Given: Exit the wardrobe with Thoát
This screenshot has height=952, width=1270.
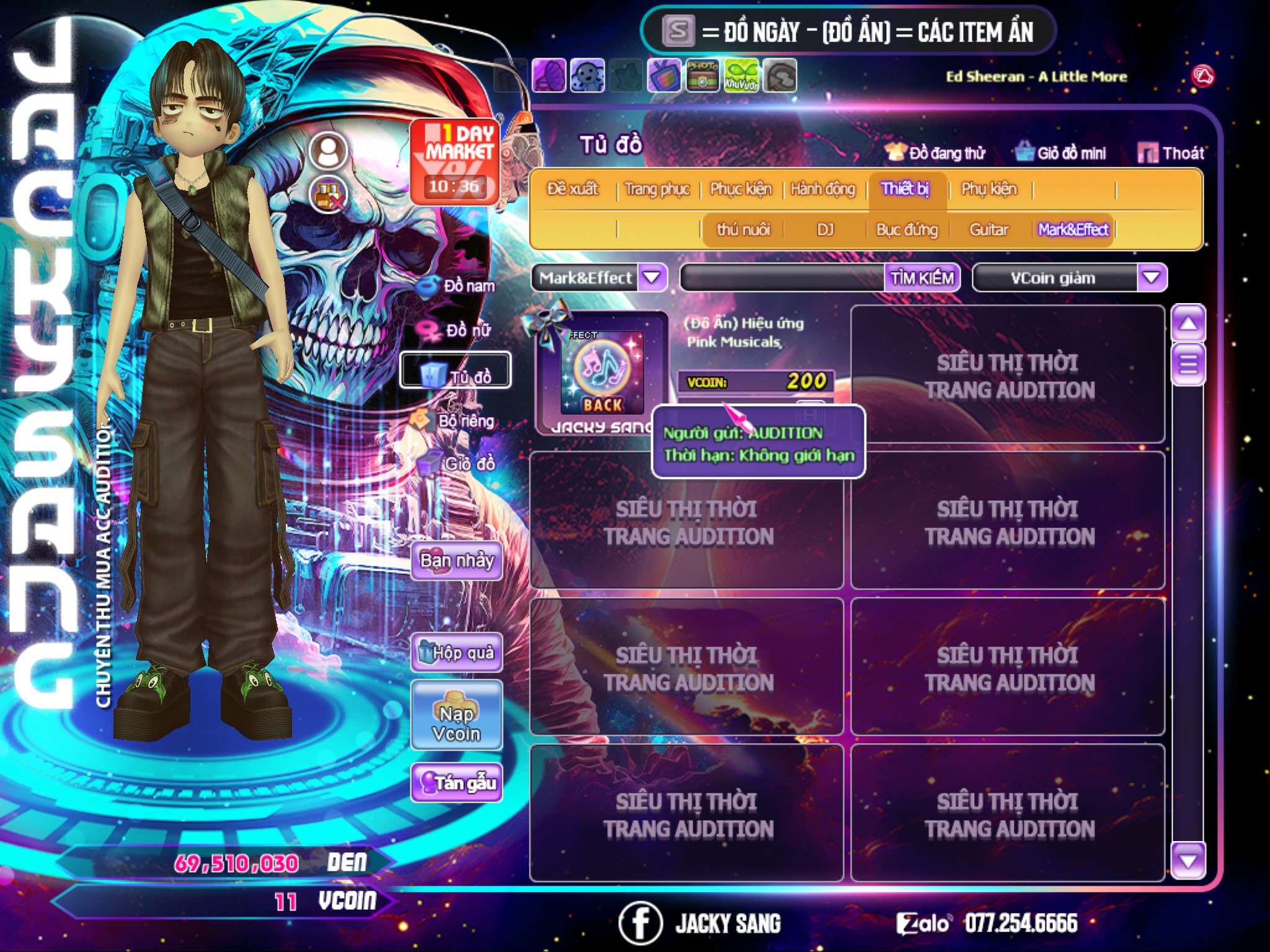Looking at the screenshot, I should coord(1171,153).
